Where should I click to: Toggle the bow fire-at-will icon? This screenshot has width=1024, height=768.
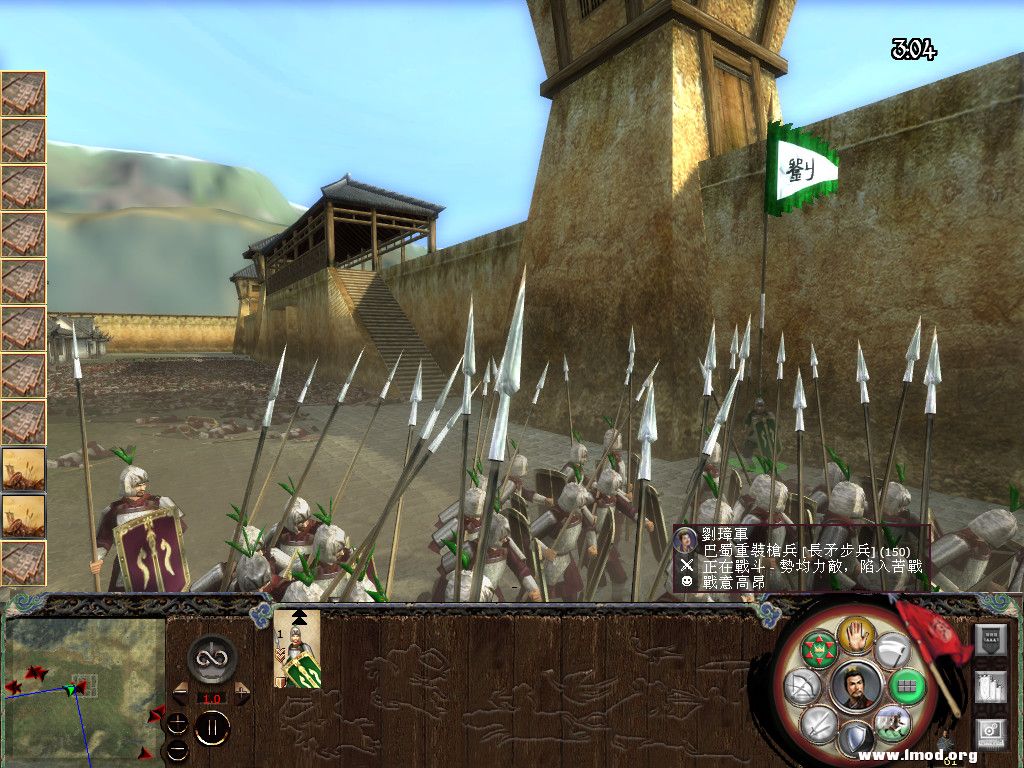803,686
